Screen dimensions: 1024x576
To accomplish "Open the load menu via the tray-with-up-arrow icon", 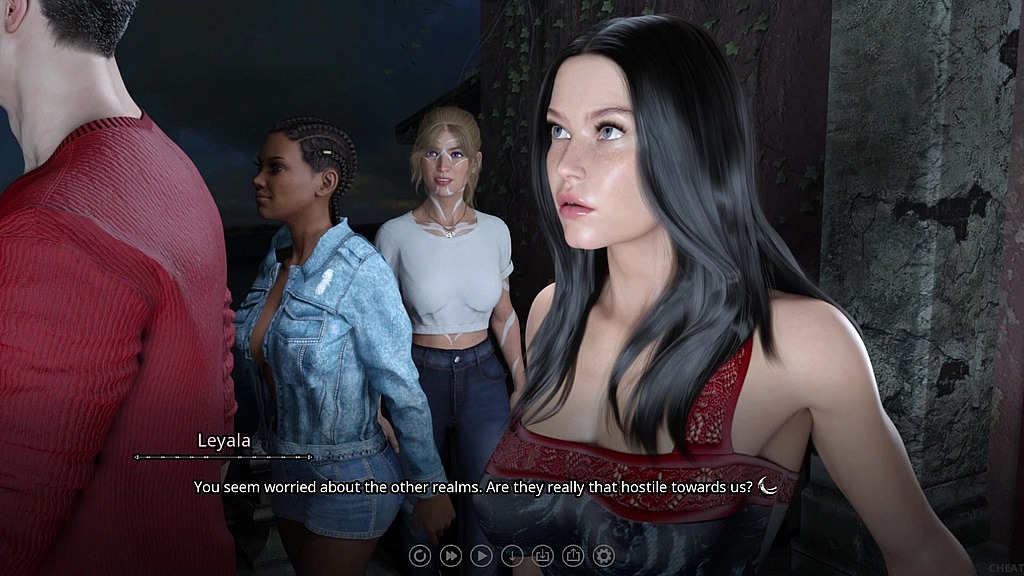I will point(573,555).
